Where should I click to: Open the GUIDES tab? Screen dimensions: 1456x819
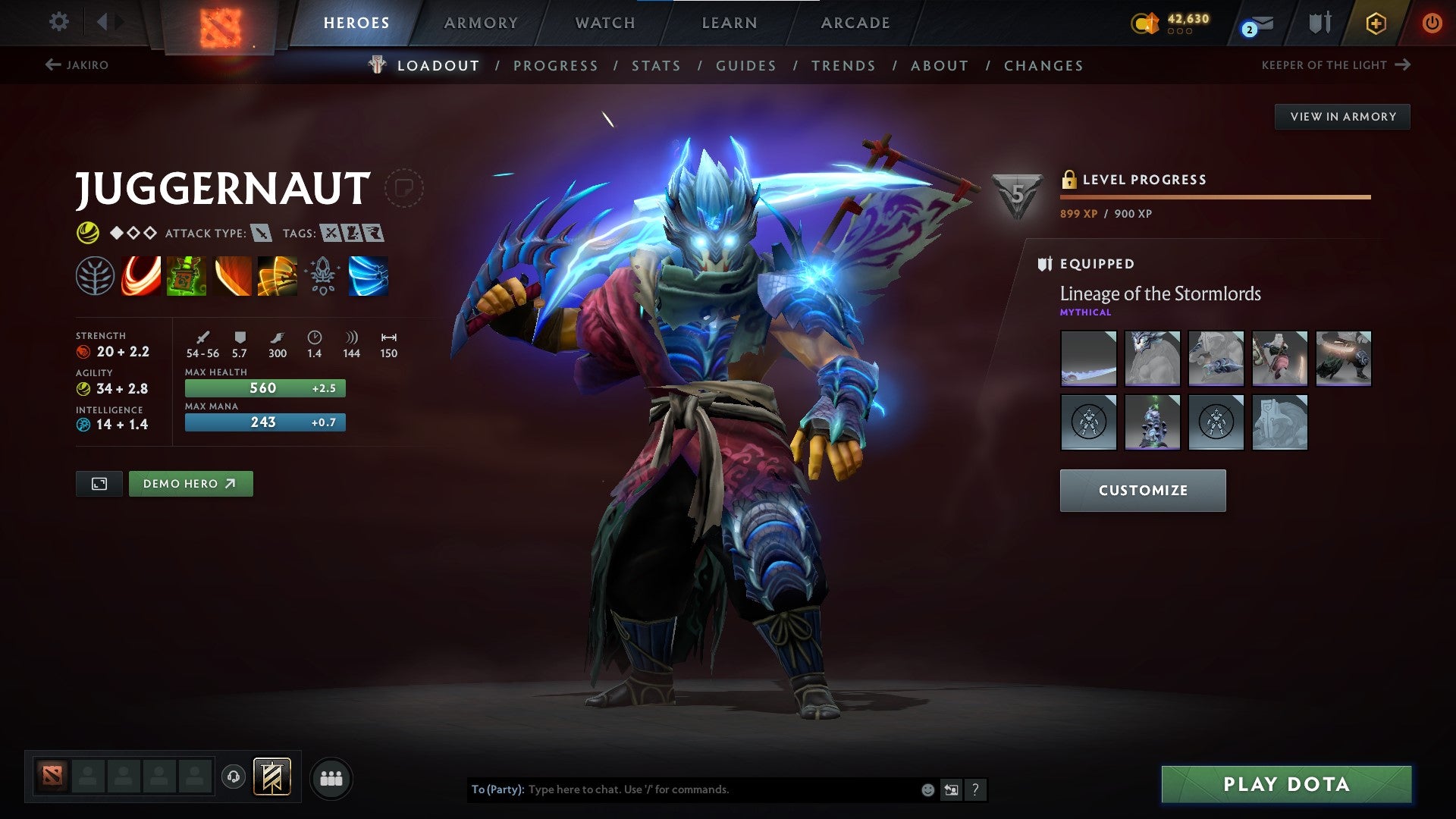point(745,66)
